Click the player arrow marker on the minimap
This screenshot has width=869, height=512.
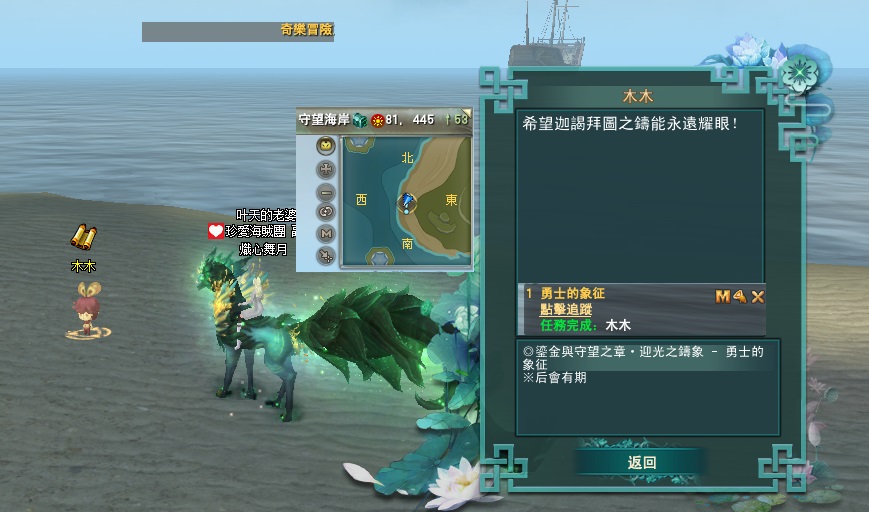point(408,203)
